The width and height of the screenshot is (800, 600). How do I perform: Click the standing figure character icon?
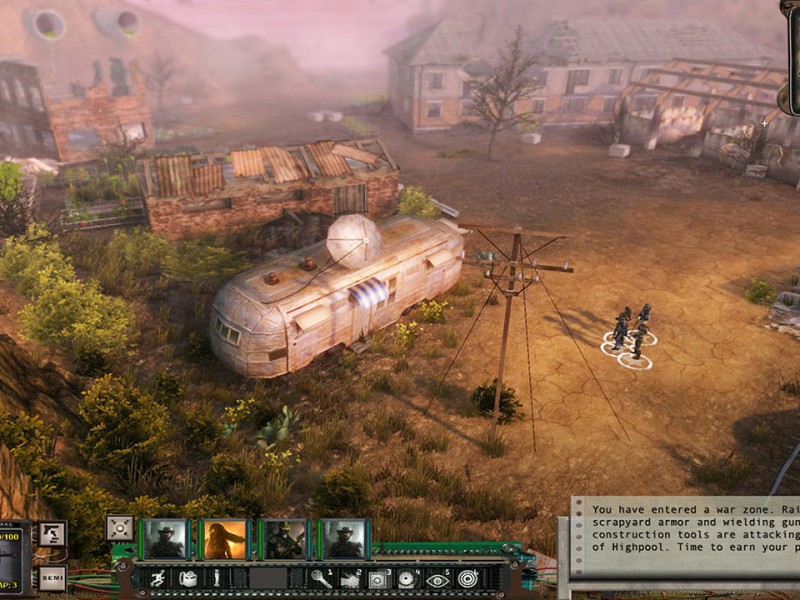click(x=217, y=578)
